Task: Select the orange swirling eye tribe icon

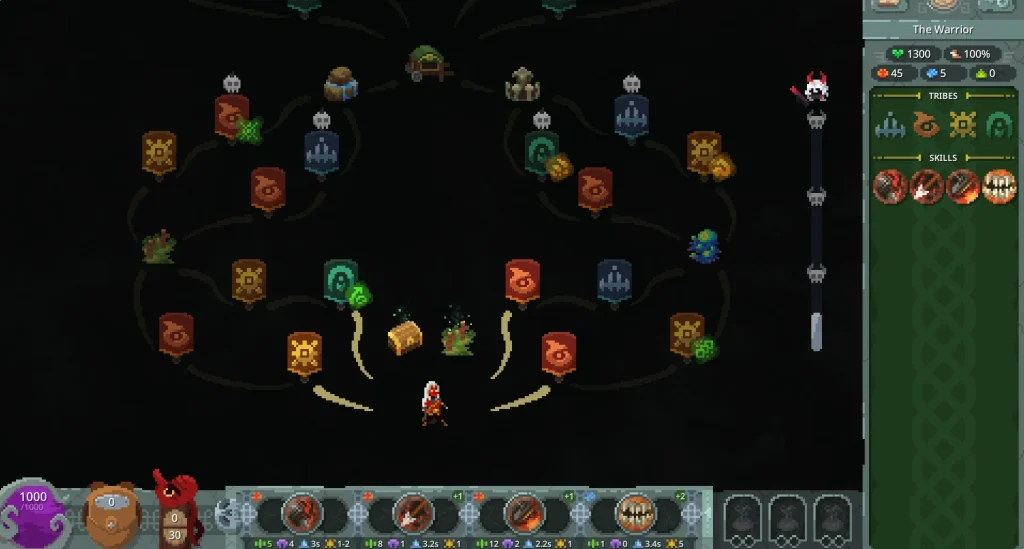Action: point(927,125)
